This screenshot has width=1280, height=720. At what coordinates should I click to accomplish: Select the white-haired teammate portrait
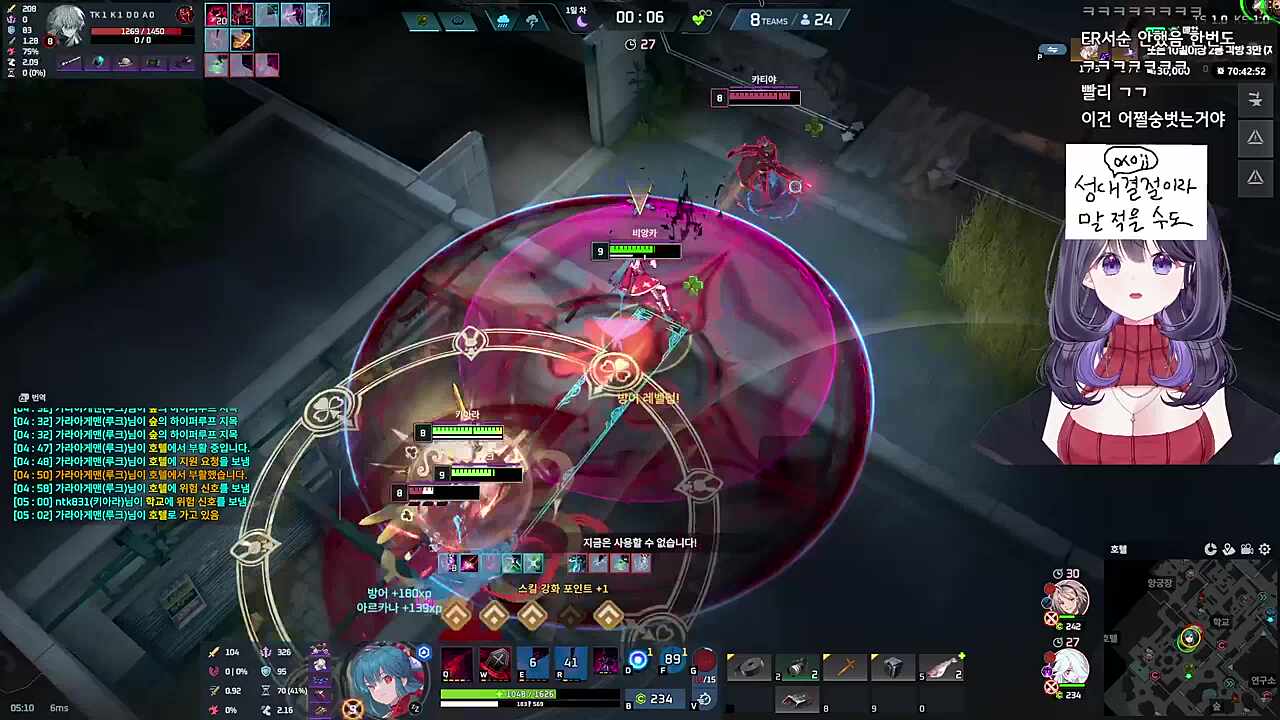point(1069,667)
